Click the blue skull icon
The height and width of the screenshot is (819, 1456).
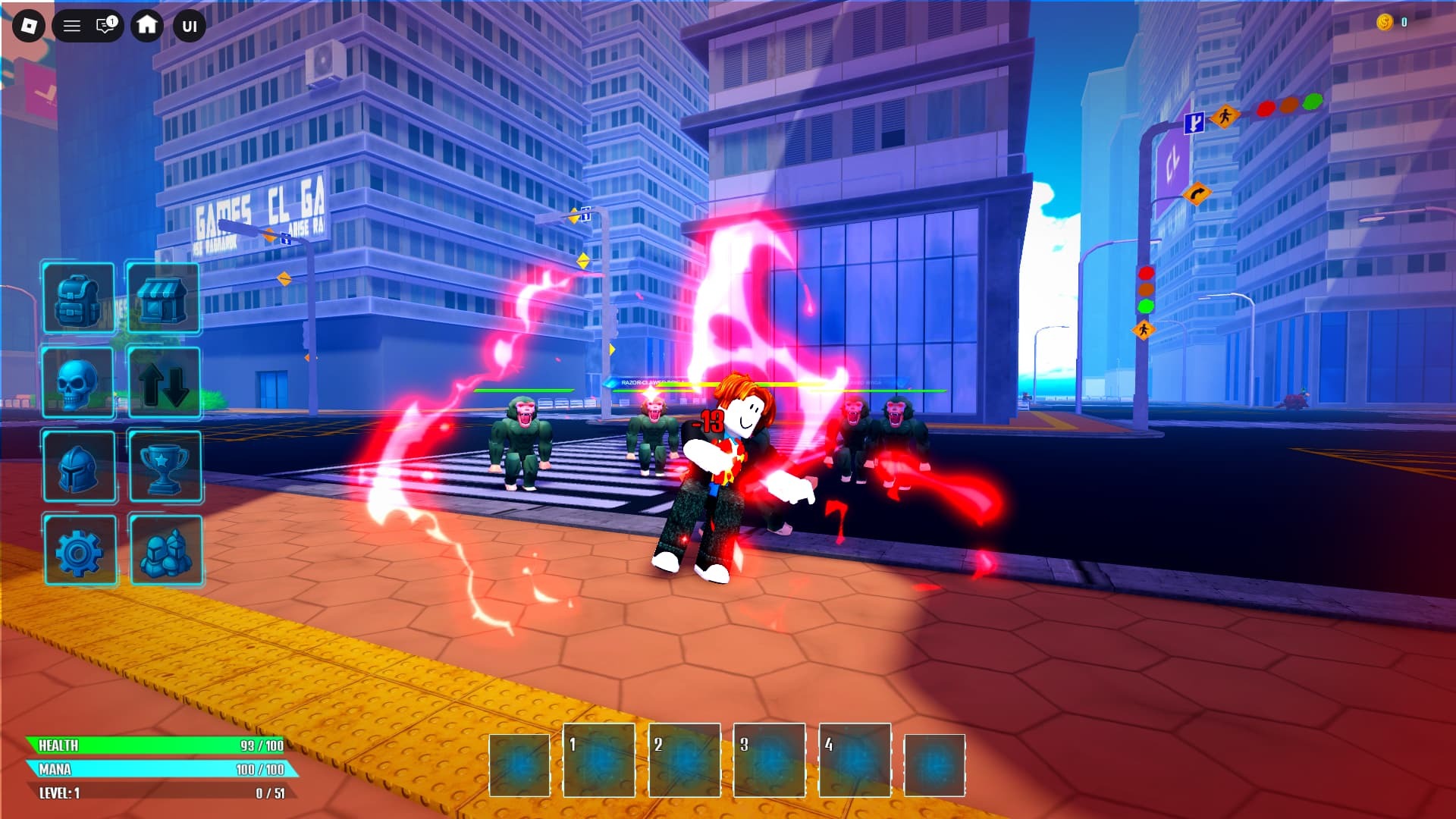click(79, 383)
